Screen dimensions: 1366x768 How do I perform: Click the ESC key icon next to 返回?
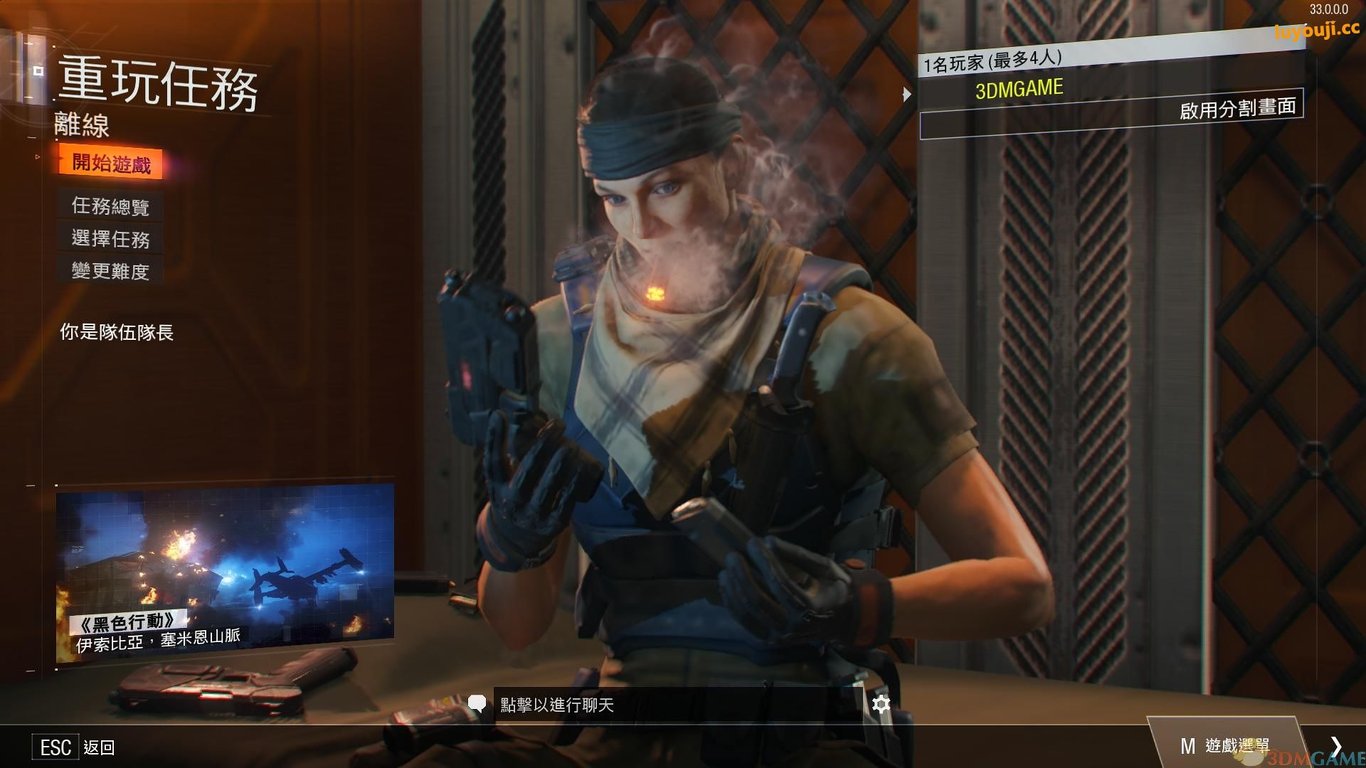pyautogui.click(x=55, y=747)
